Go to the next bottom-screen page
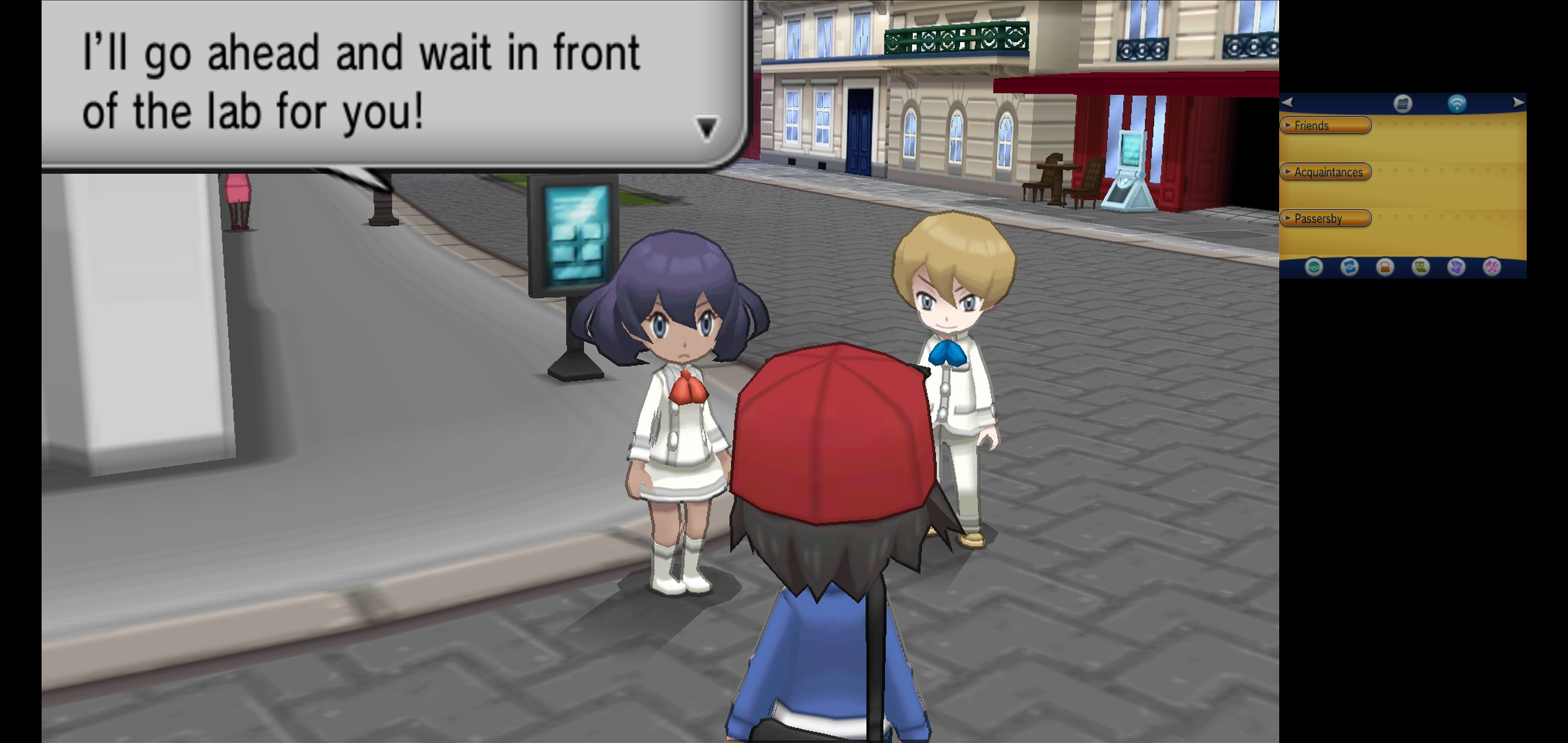Image resolution: width=1568 pixels, height=743 pixels. (1518, 103)
